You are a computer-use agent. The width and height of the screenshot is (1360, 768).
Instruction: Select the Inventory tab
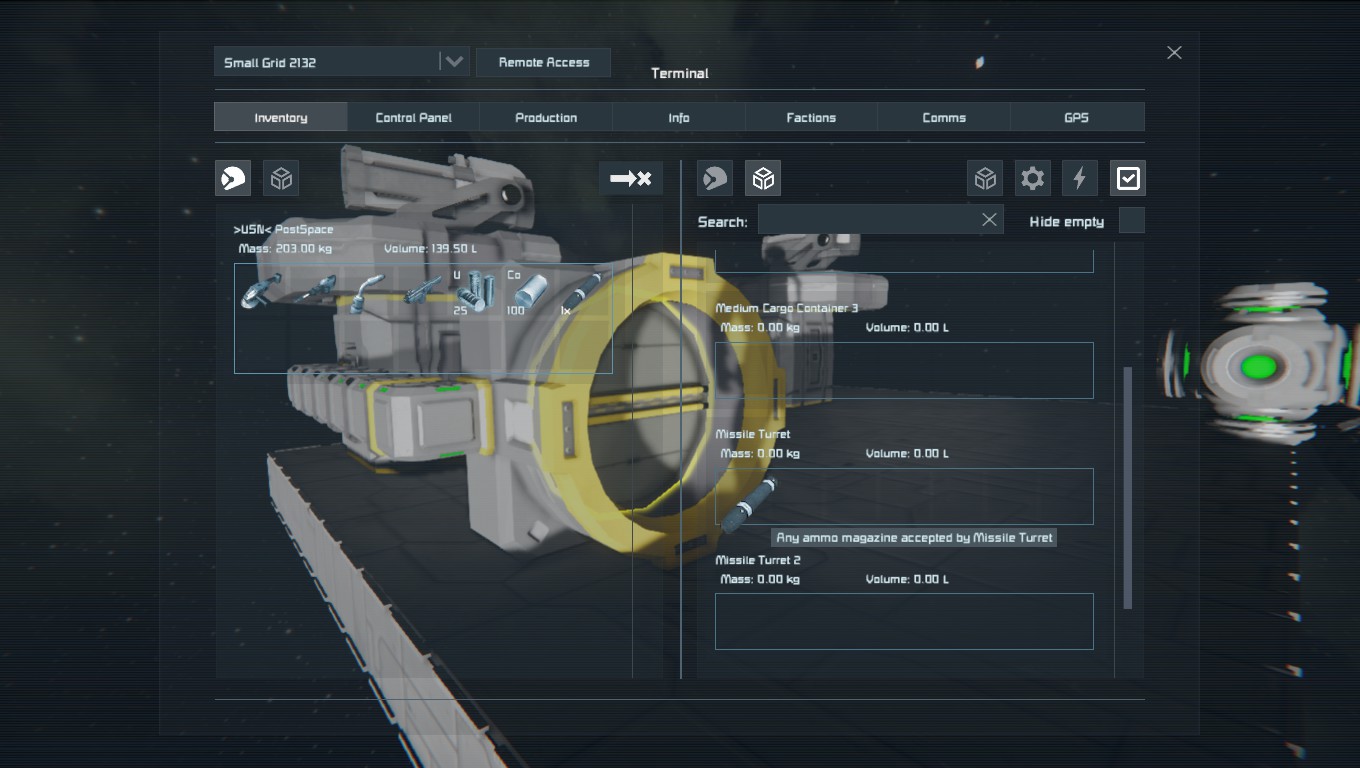[281, 117]
